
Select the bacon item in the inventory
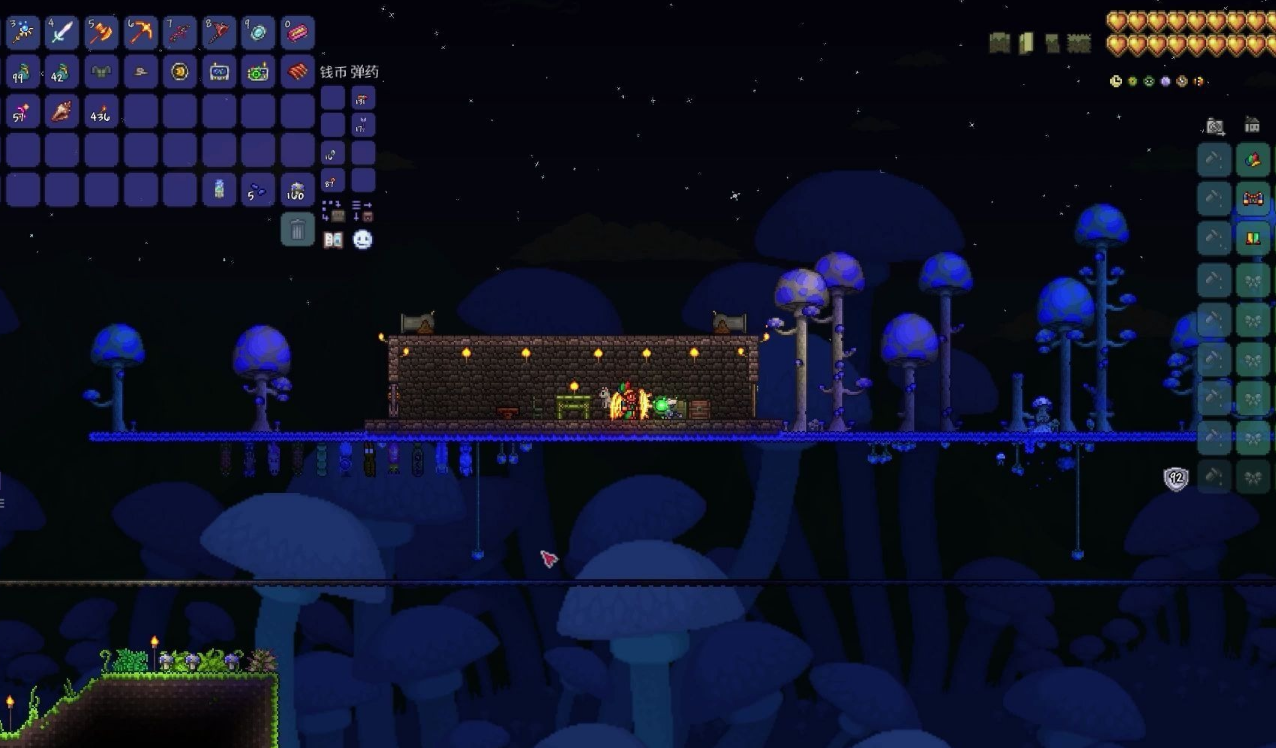[x=297, y=72]
